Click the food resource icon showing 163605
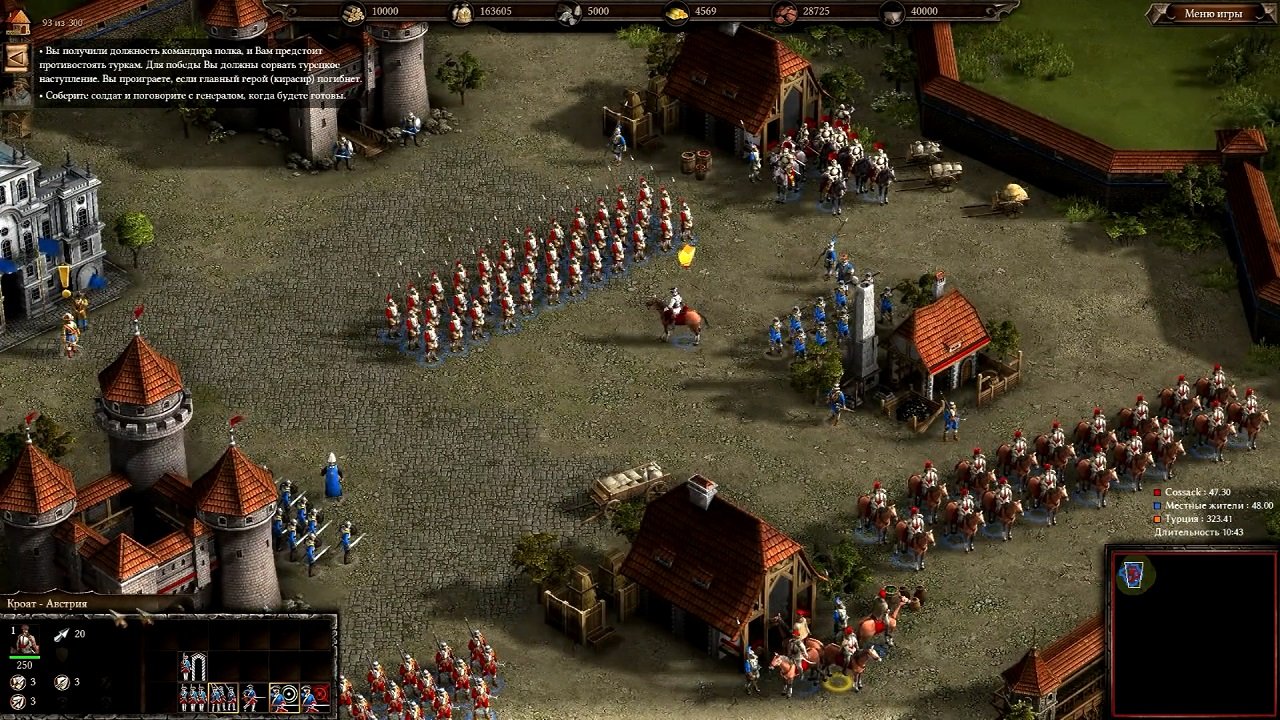The height and width of the screenshot is (720, 1280). pyautogui.click(x=461, y=14)
